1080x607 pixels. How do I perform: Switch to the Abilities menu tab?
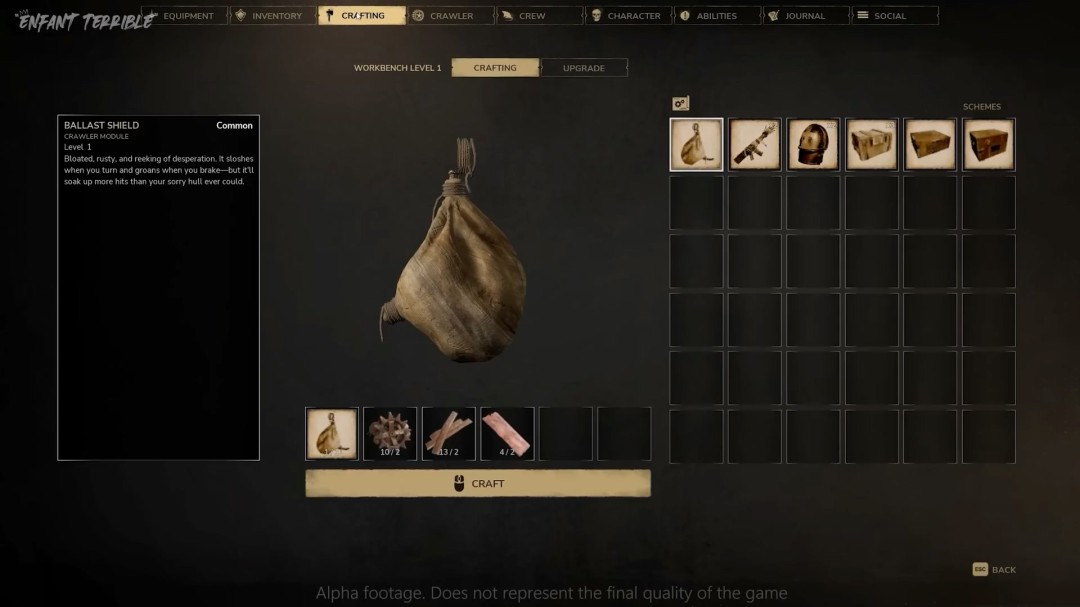pos(715,16)
